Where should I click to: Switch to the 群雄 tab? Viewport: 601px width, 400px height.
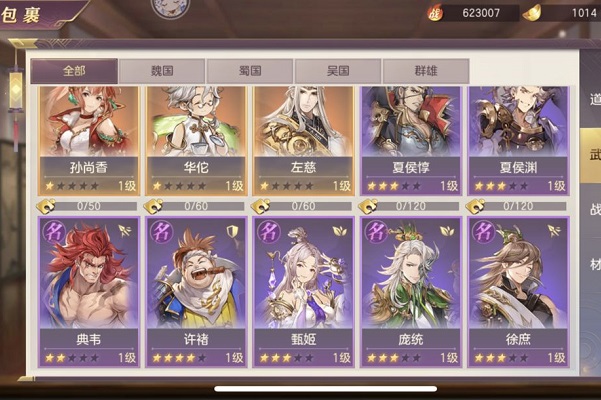click(x=425, y=71)
